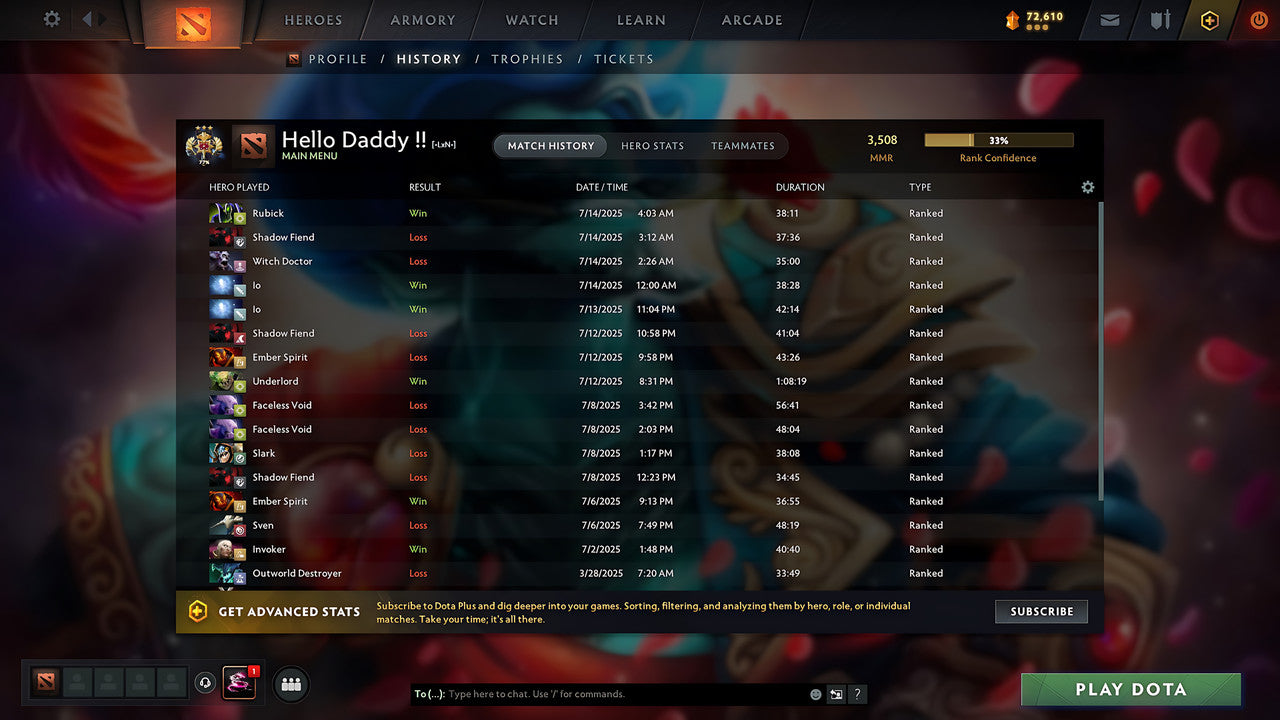1280x720 pixels.
Task: Select the TEAMMATES tab
Action: (743, 146)
